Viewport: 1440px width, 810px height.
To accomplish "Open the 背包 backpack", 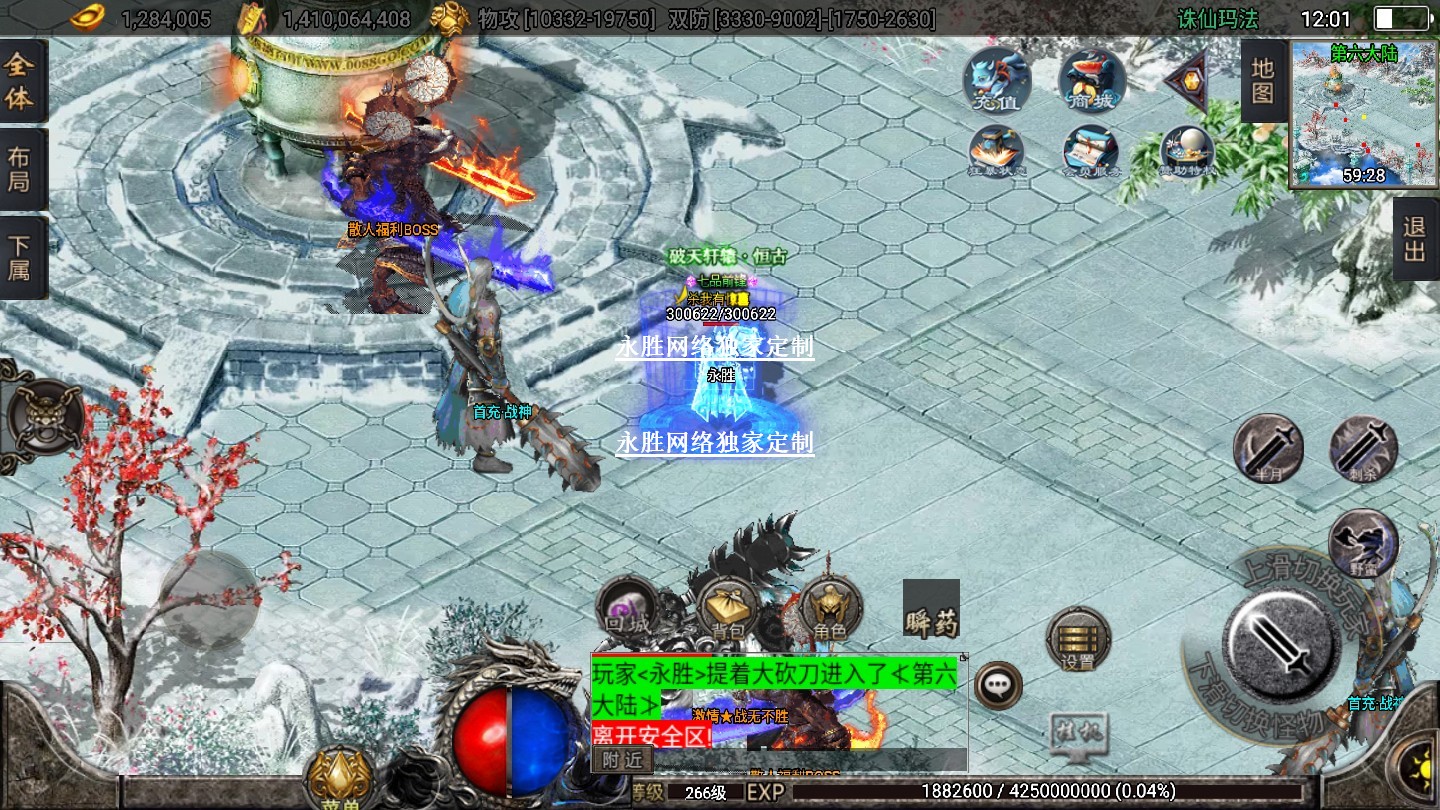I will click(x=728, y=609).
